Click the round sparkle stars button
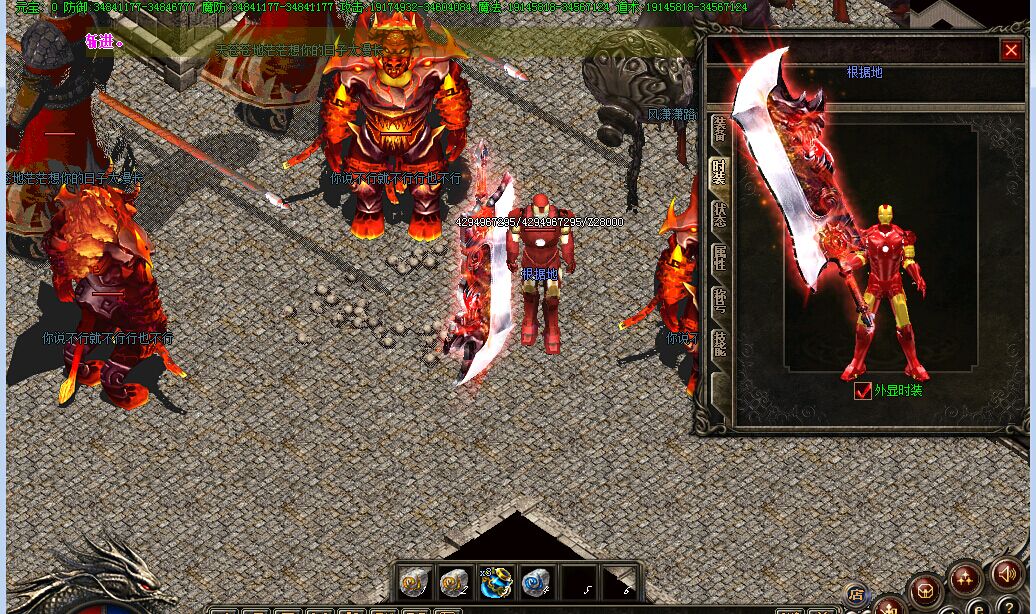This screenshot has height=614, width=1036. (x=967, y=578)
